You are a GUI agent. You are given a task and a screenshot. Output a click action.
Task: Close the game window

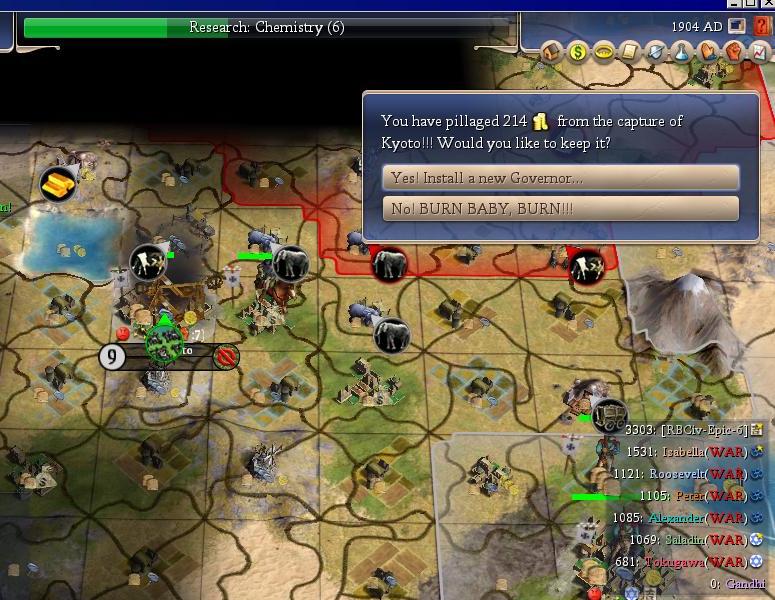(765, 5)
